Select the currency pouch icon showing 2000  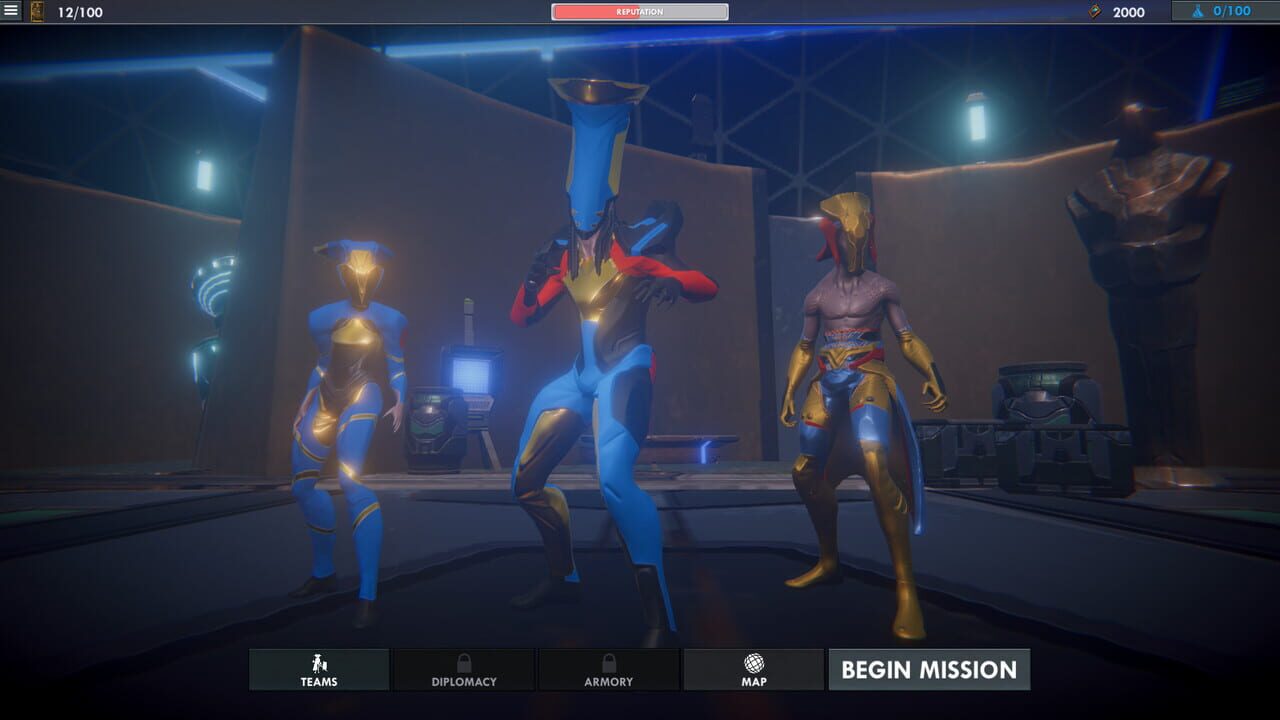click(x=1093, y=13)
